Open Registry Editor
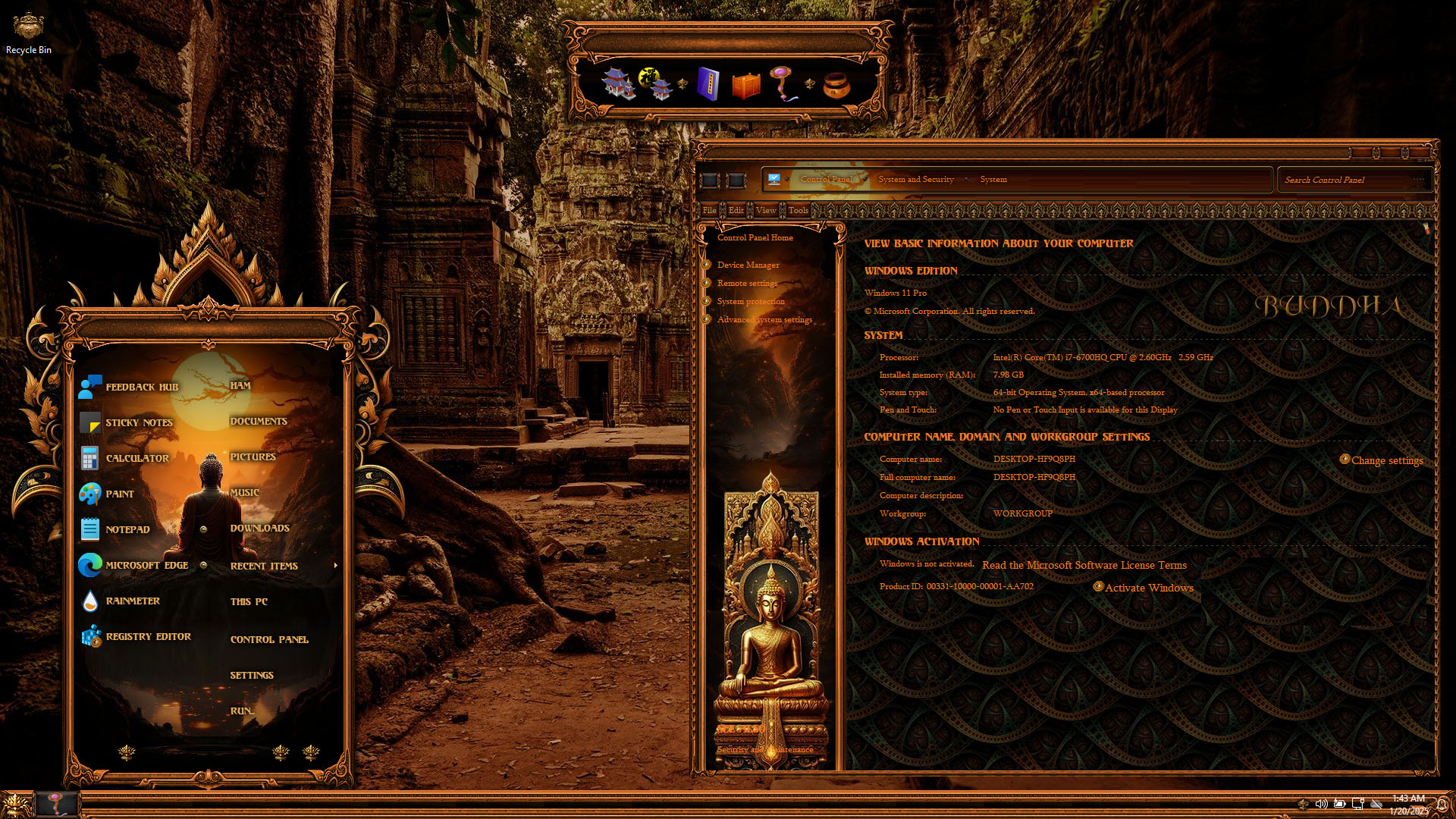 point(148,636)
